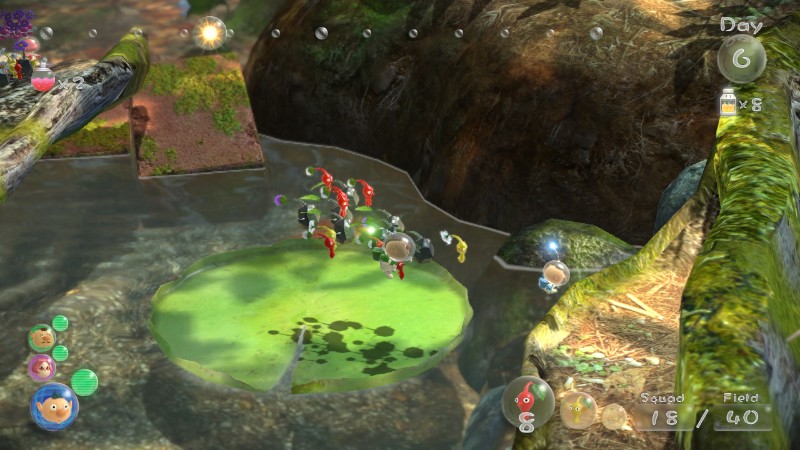
Task: Click the juice bottle icon
Action: (727, 102)
